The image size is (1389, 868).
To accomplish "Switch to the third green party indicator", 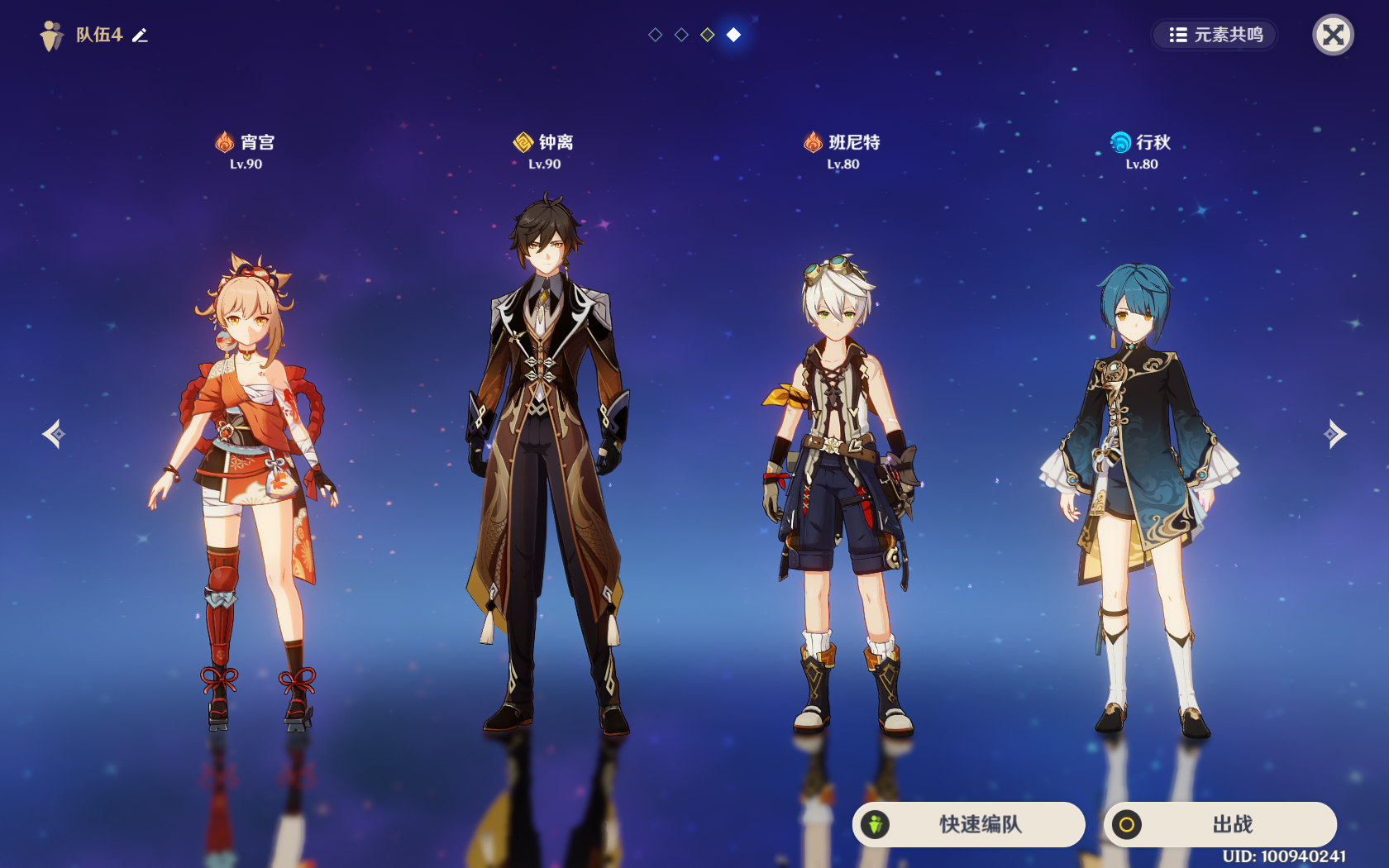I will pyautogui.click(x=708, y=35).
